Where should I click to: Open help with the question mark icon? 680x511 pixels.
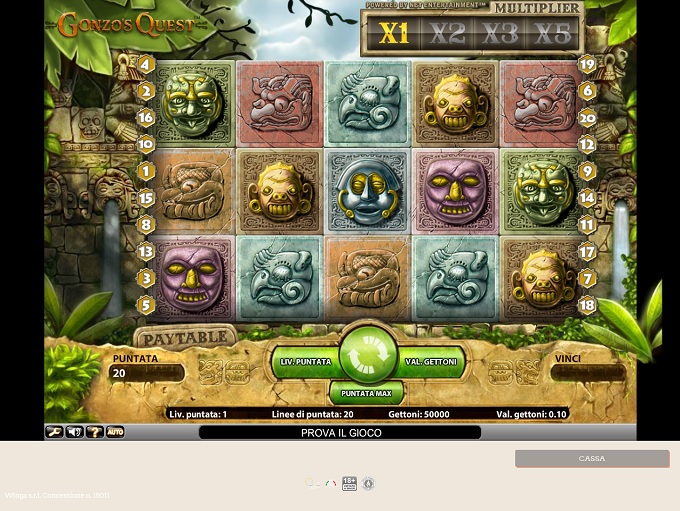pos(94,432)
